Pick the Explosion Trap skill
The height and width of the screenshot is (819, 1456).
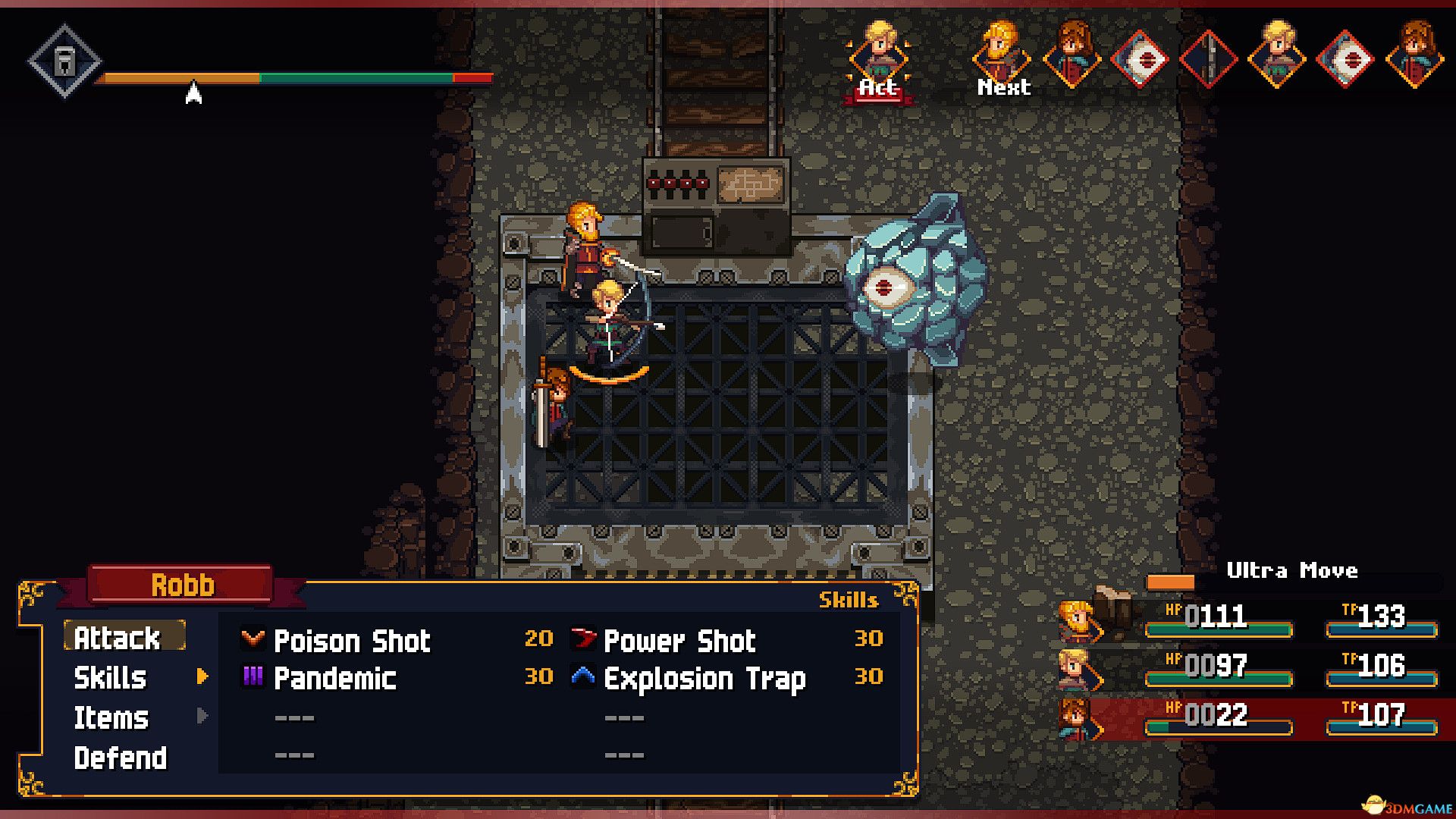tap(704, 679)
